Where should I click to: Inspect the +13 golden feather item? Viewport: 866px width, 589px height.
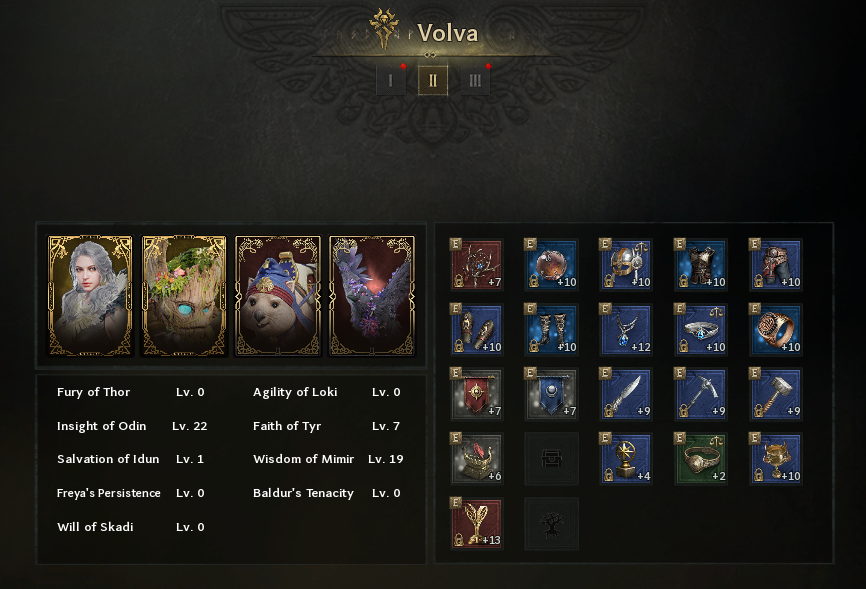click(x=477, y=523)
